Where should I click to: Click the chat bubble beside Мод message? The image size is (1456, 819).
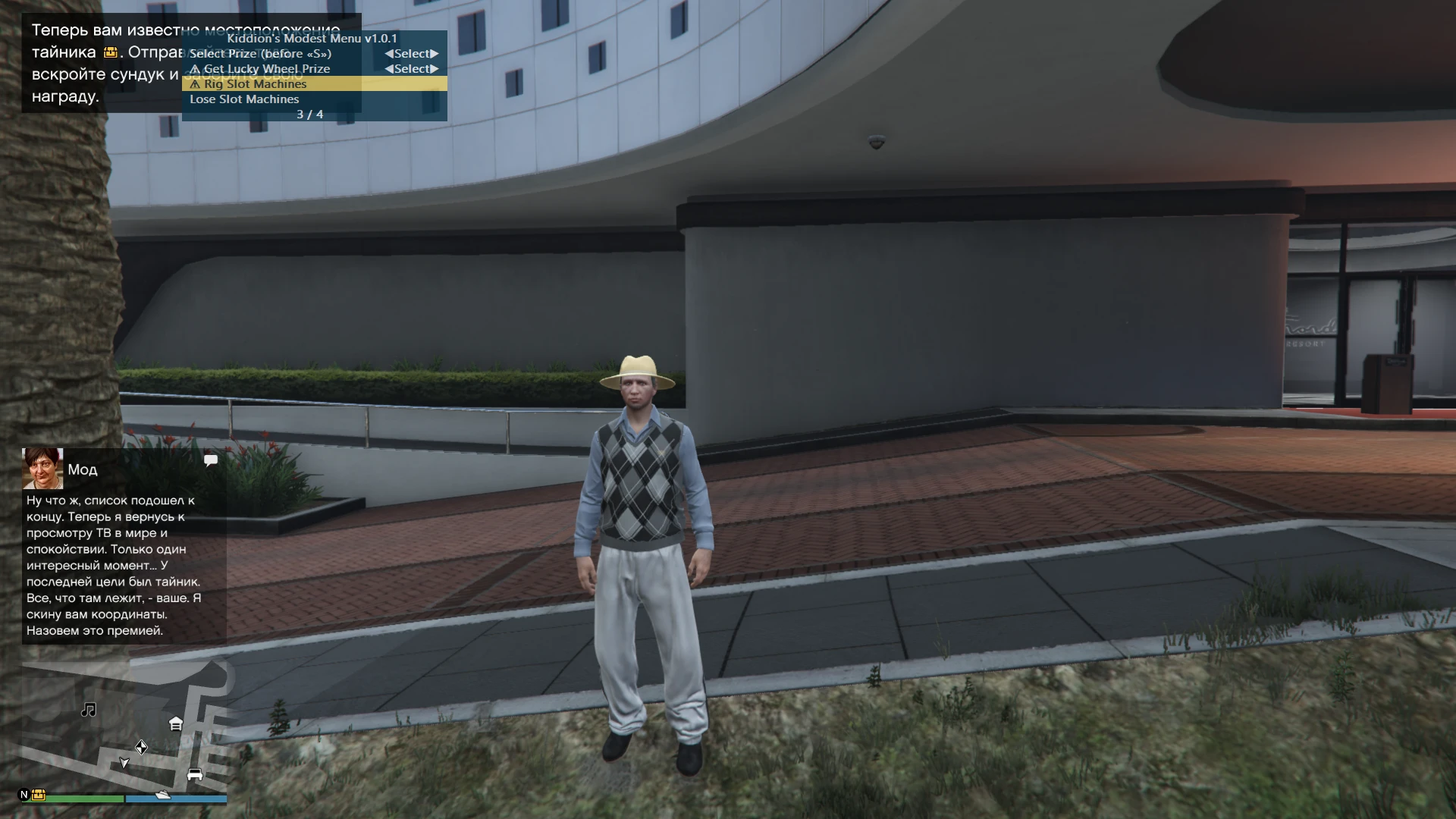211,460
